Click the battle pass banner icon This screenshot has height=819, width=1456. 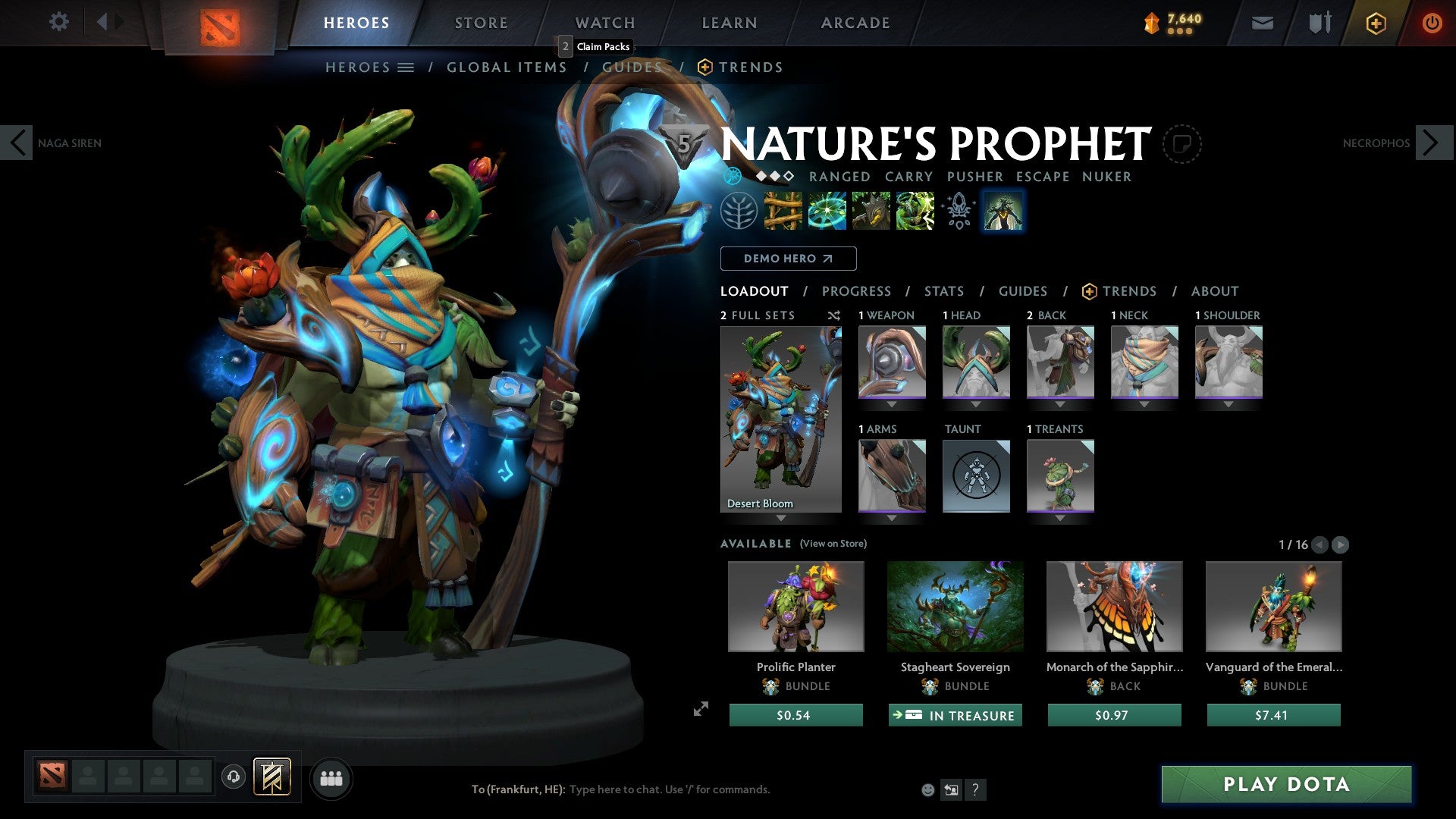point(1151,21)
